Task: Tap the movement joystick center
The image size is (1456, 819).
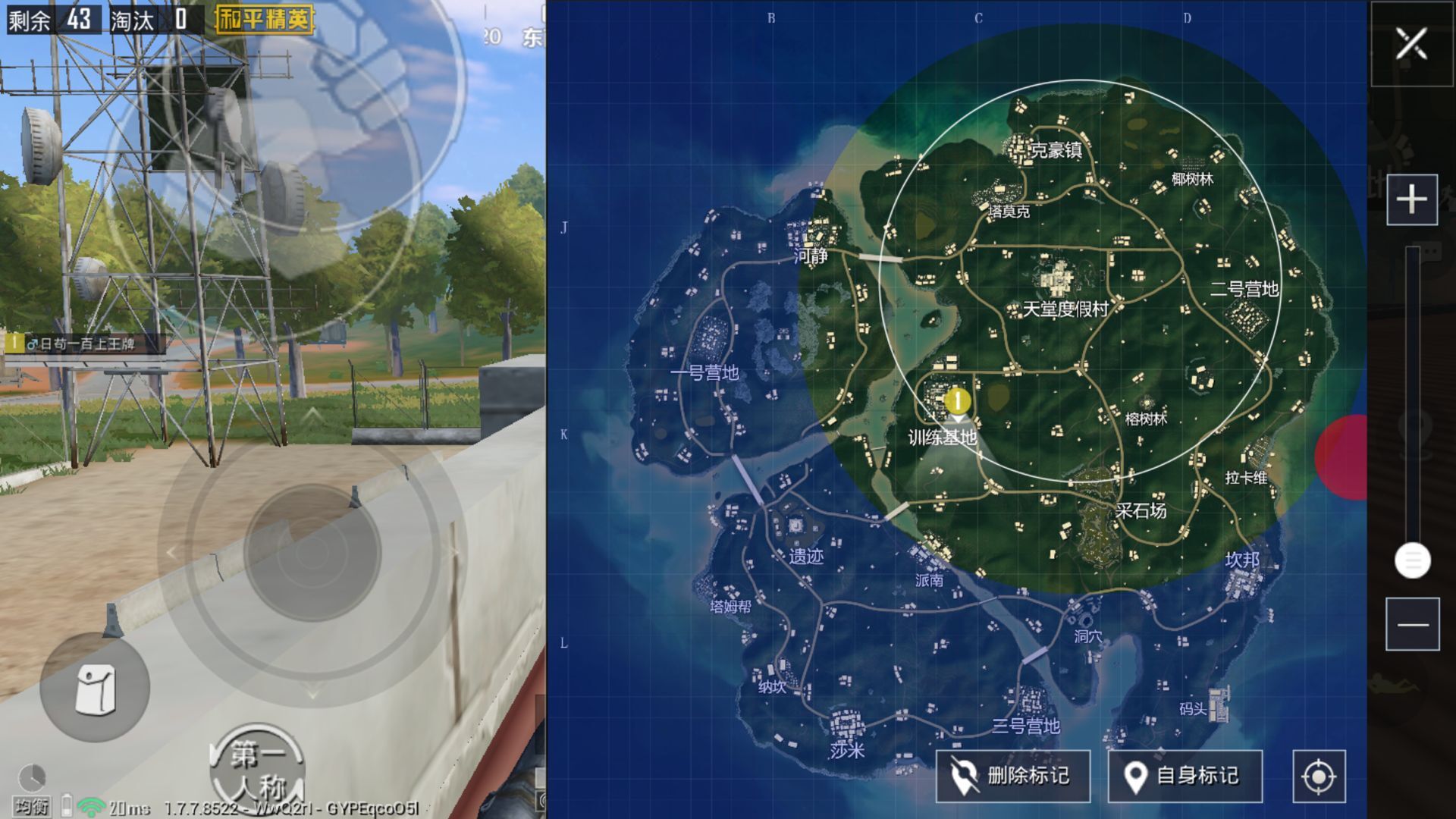Action: [312, 553]
